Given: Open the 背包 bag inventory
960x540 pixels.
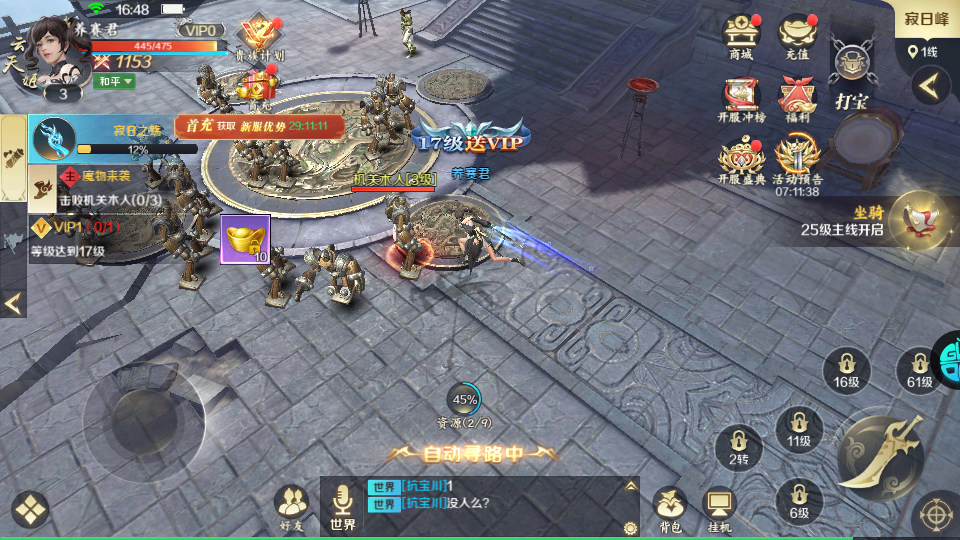Looking at the screenshot, I should click(x=669, y=508).
